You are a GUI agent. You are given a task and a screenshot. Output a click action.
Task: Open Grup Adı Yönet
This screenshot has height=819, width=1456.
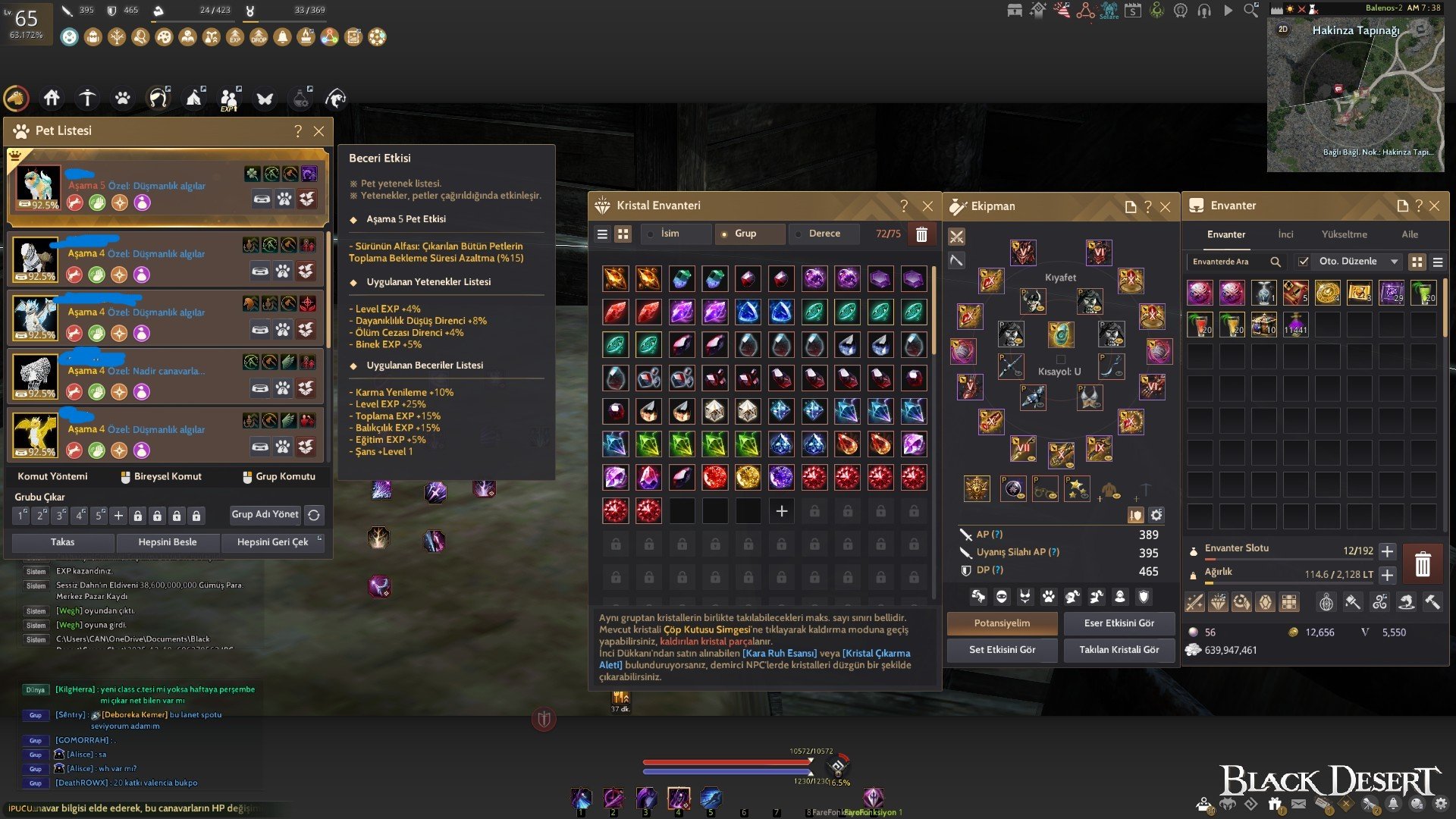pos(265,514)
